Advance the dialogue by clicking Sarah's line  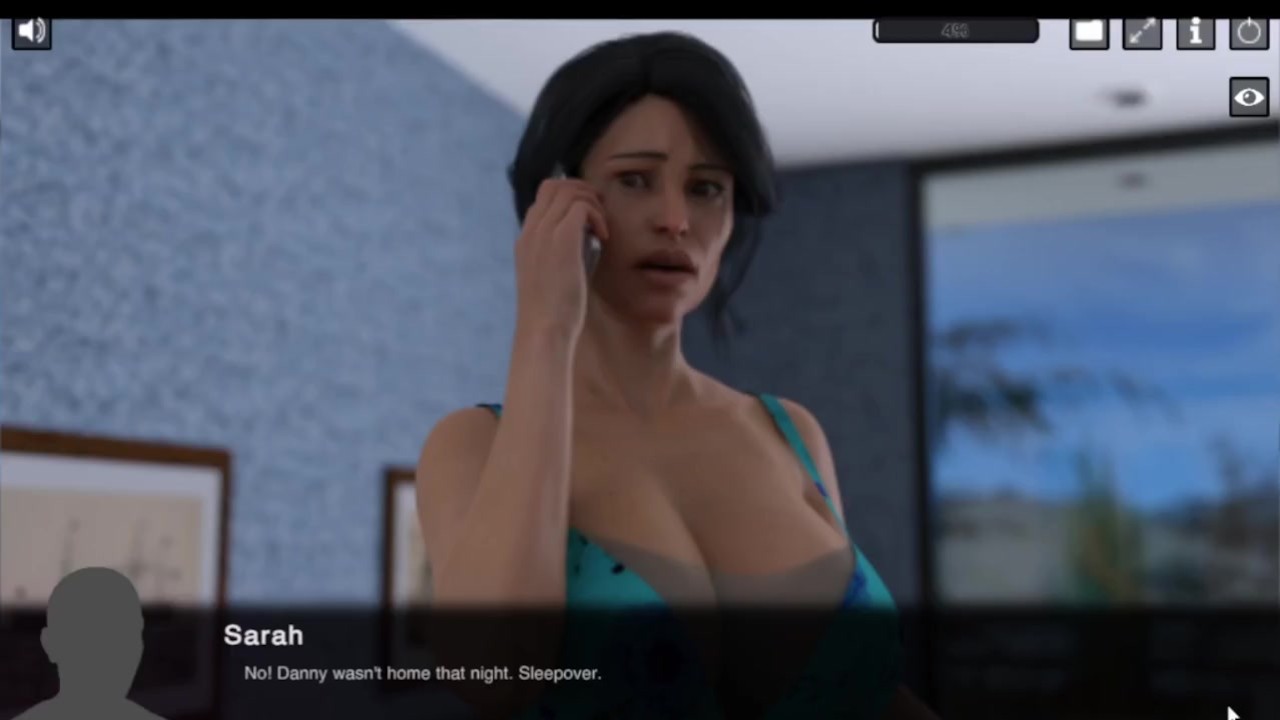point(422,673)
